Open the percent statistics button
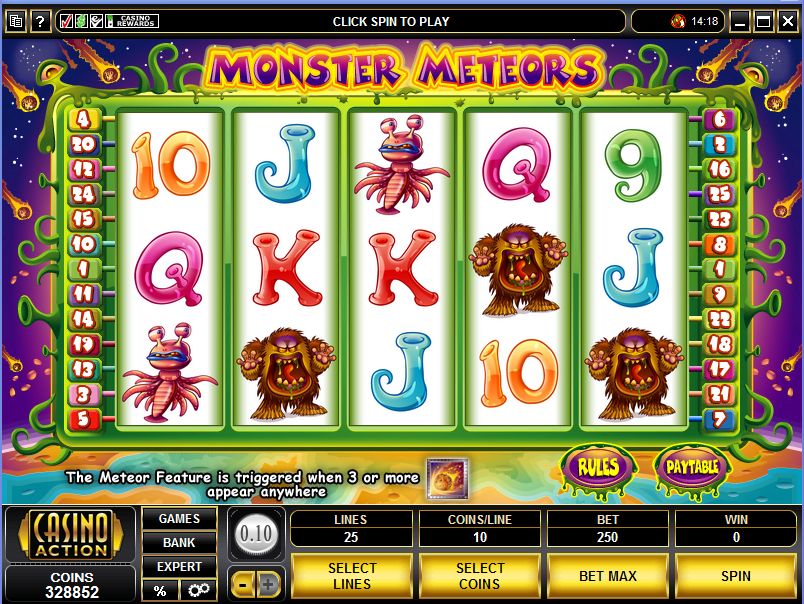This screenshot has width=804, height=604. (160, 590)
